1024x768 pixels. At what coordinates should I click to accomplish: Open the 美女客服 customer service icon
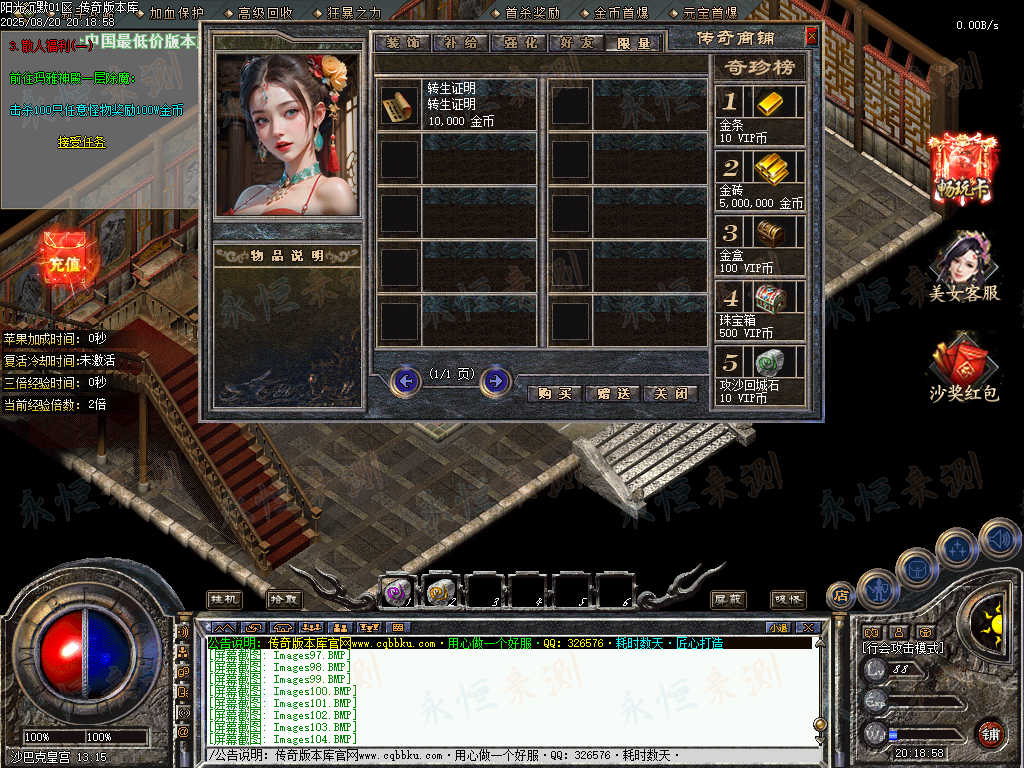pos(963,266)
